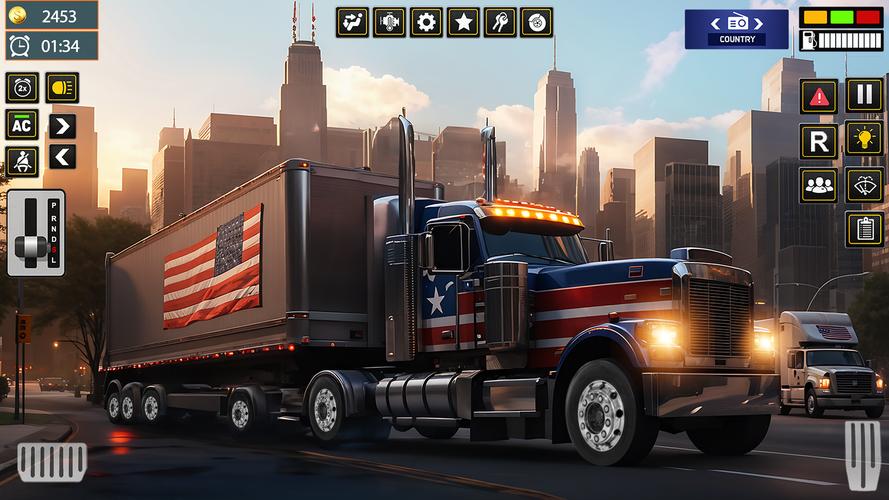Activate the windshield wipers
The image size is (889, 500).
click(864, 185)
